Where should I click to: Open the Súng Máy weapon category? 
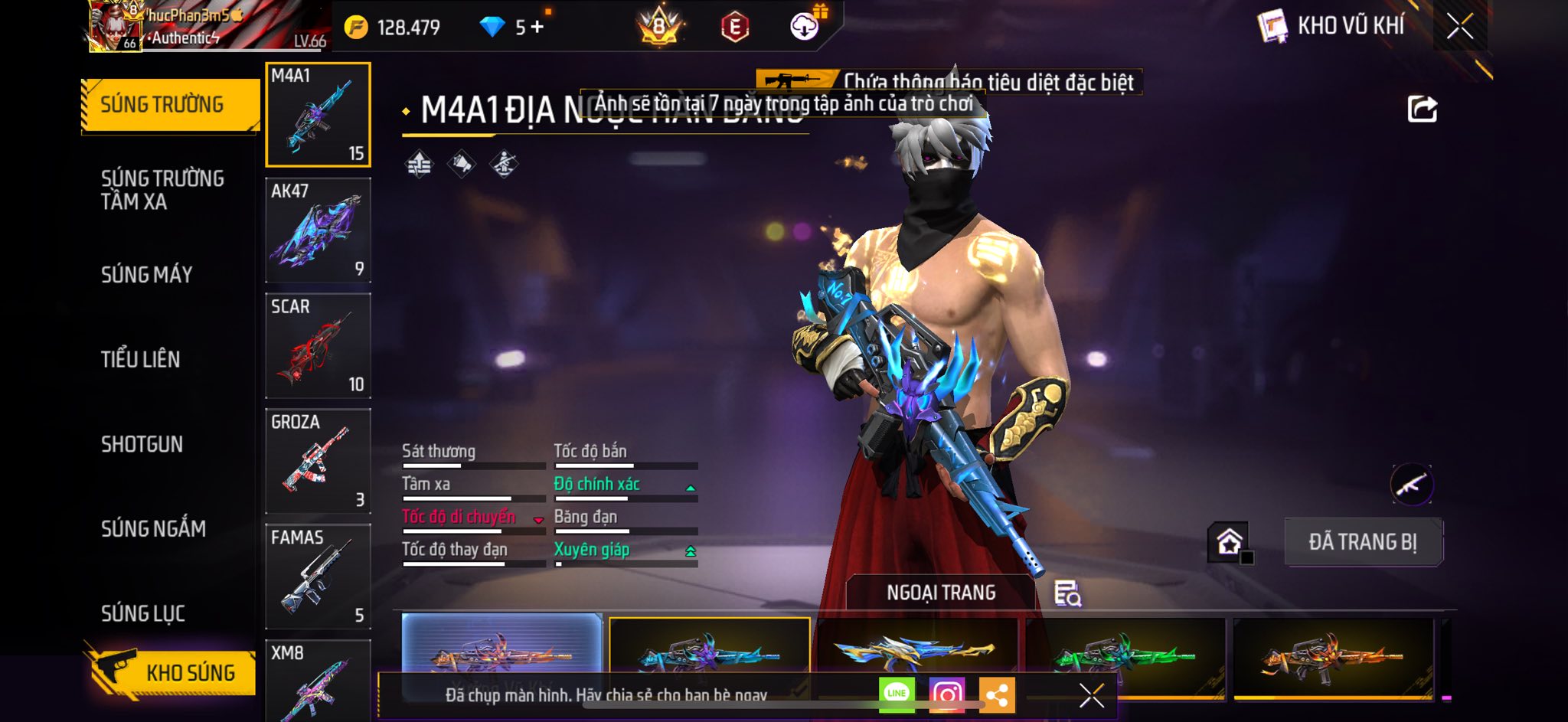(147, 274)
